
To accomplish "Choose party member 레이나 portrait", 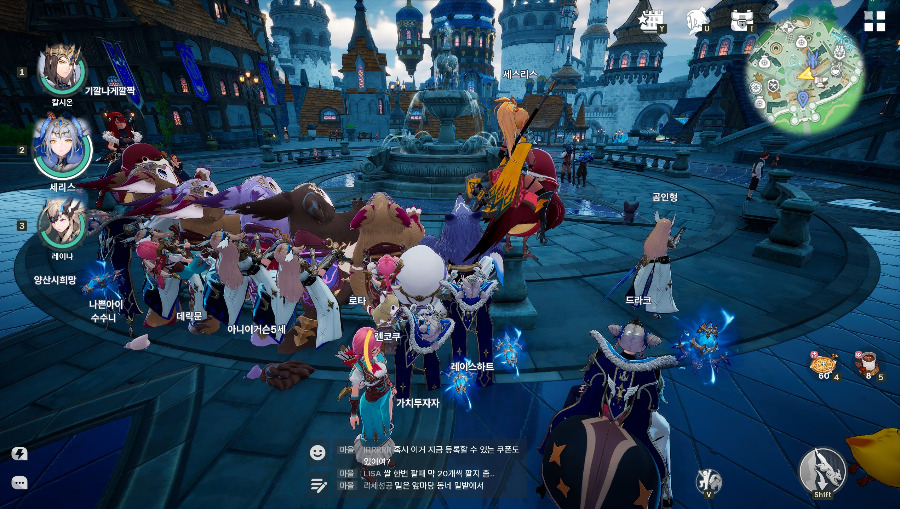I will 62,223.
